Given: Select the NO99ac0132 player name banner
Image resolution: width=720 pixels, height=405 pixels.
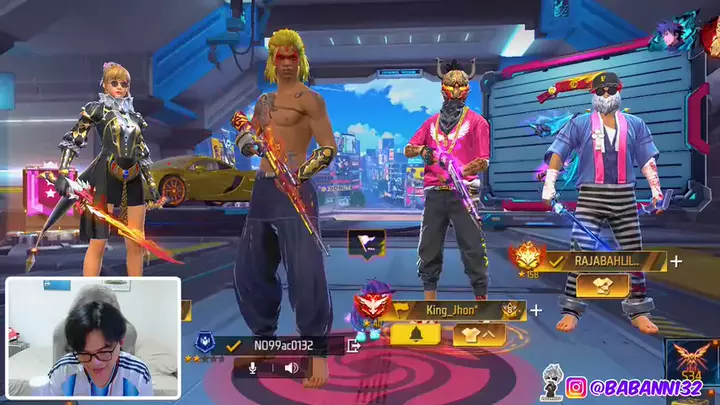Looking at the screenshot, I should [283, 345].
